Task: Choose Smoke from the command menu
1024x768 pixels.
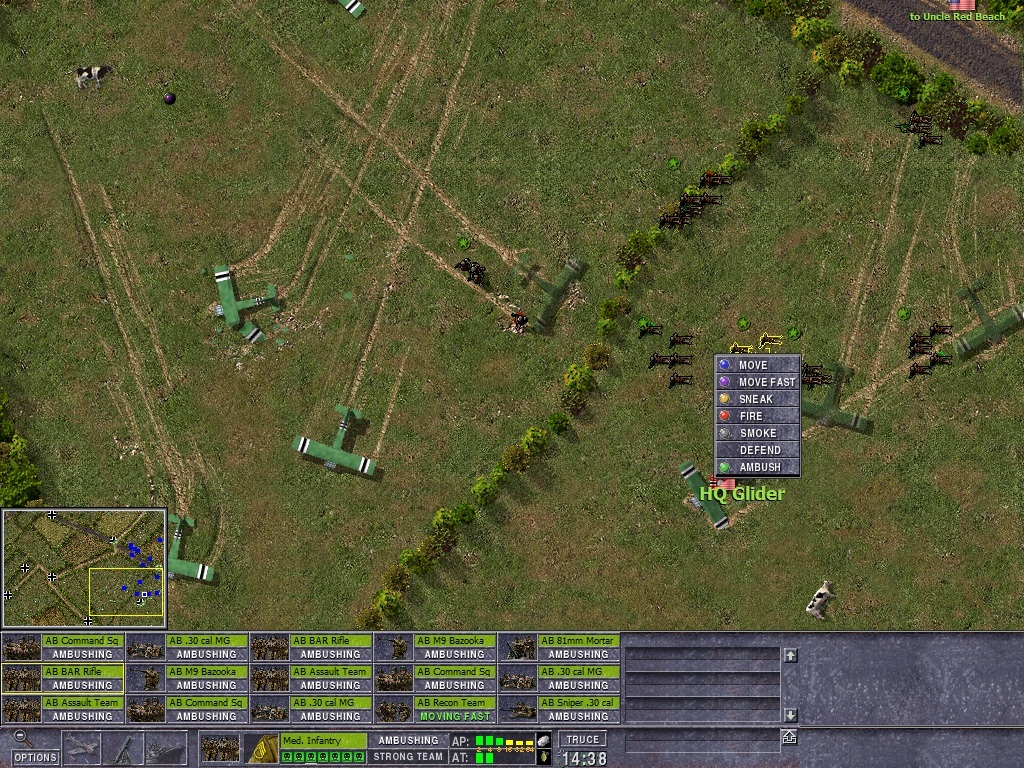Action: pyautogui.click(x=757, y=433)
